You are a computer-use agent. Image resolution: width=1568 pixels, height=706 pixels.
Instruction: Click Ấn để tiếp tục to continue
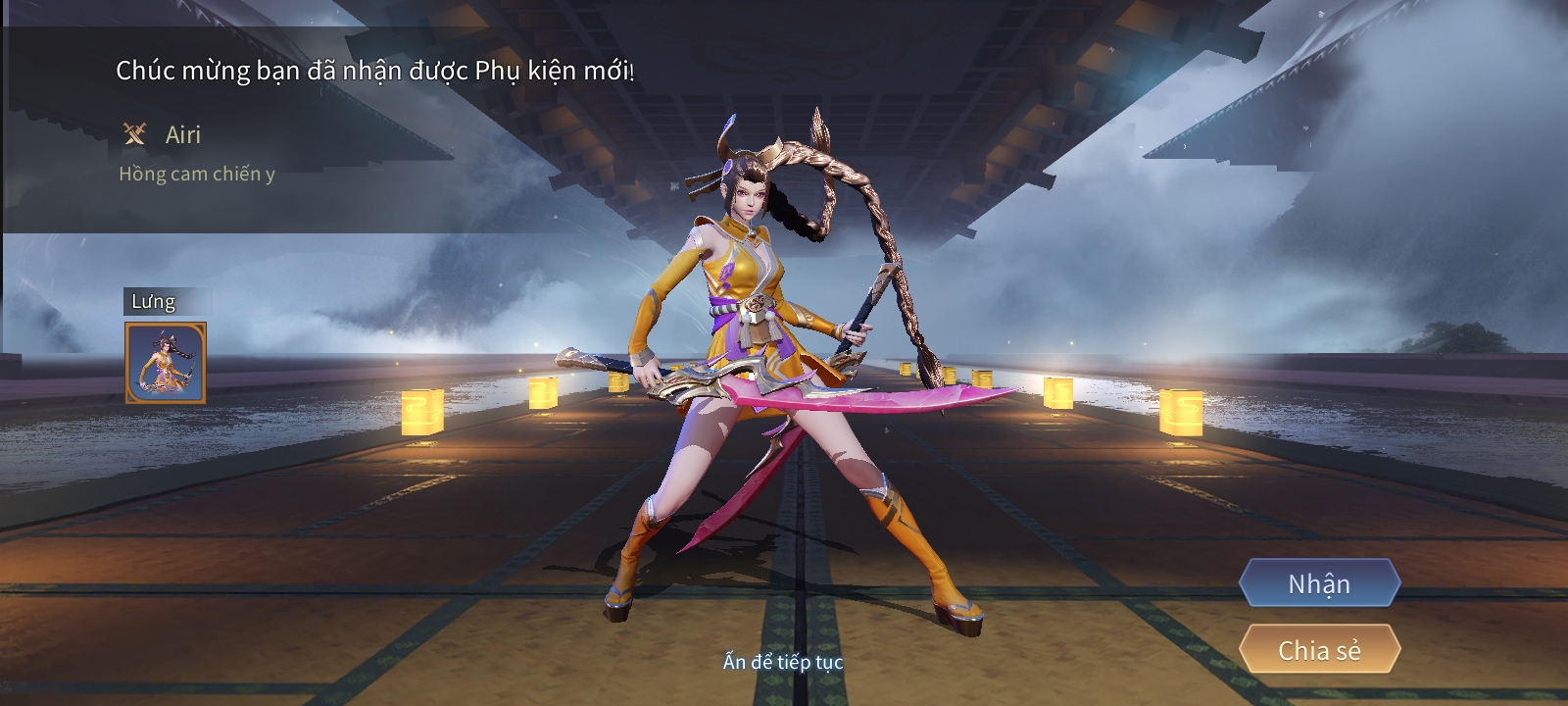click(784, 663)
